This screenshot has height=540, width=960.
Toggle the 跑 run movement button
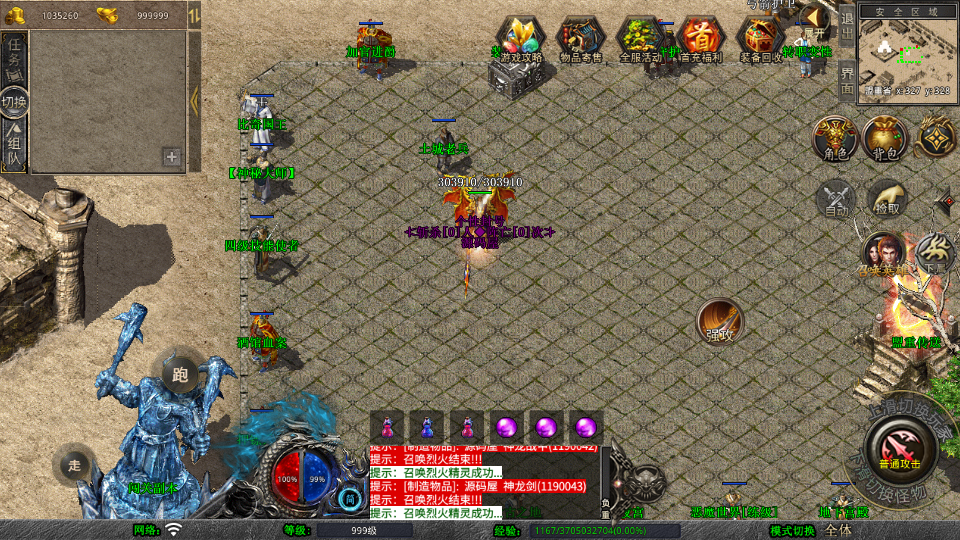click(180, 374)
